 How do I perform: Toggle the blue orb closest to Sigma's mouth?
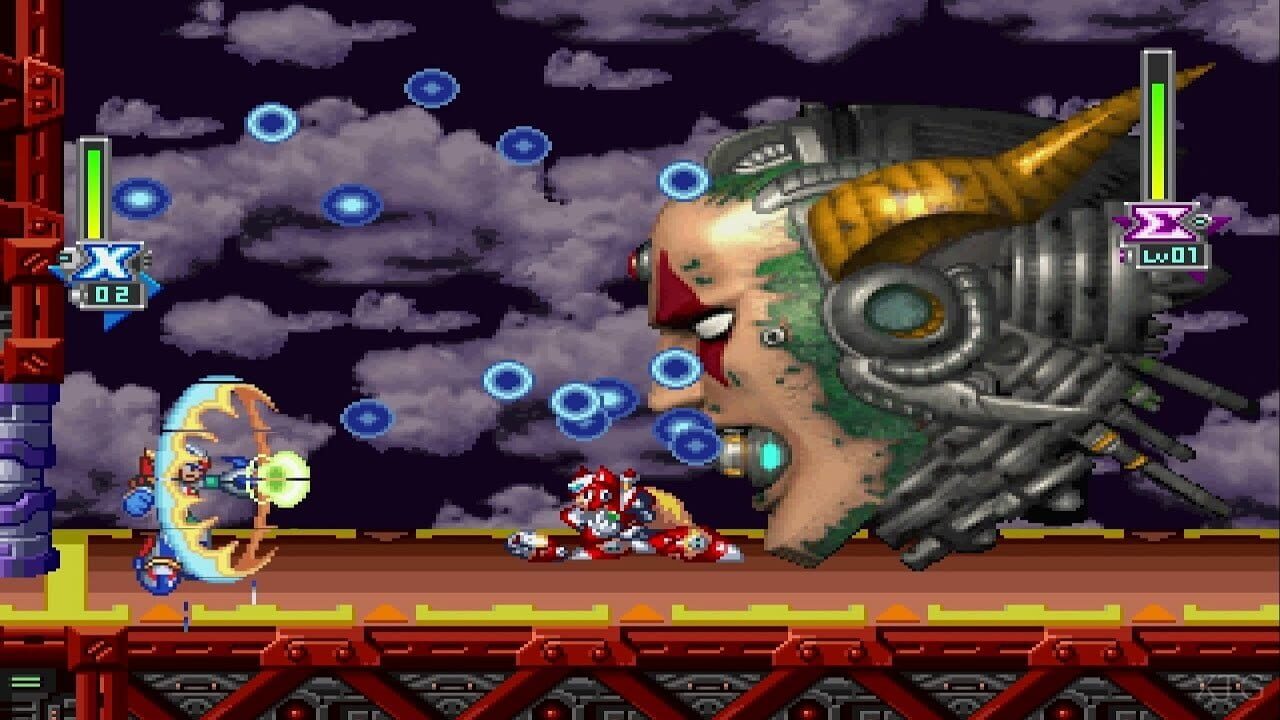point(685,437)
